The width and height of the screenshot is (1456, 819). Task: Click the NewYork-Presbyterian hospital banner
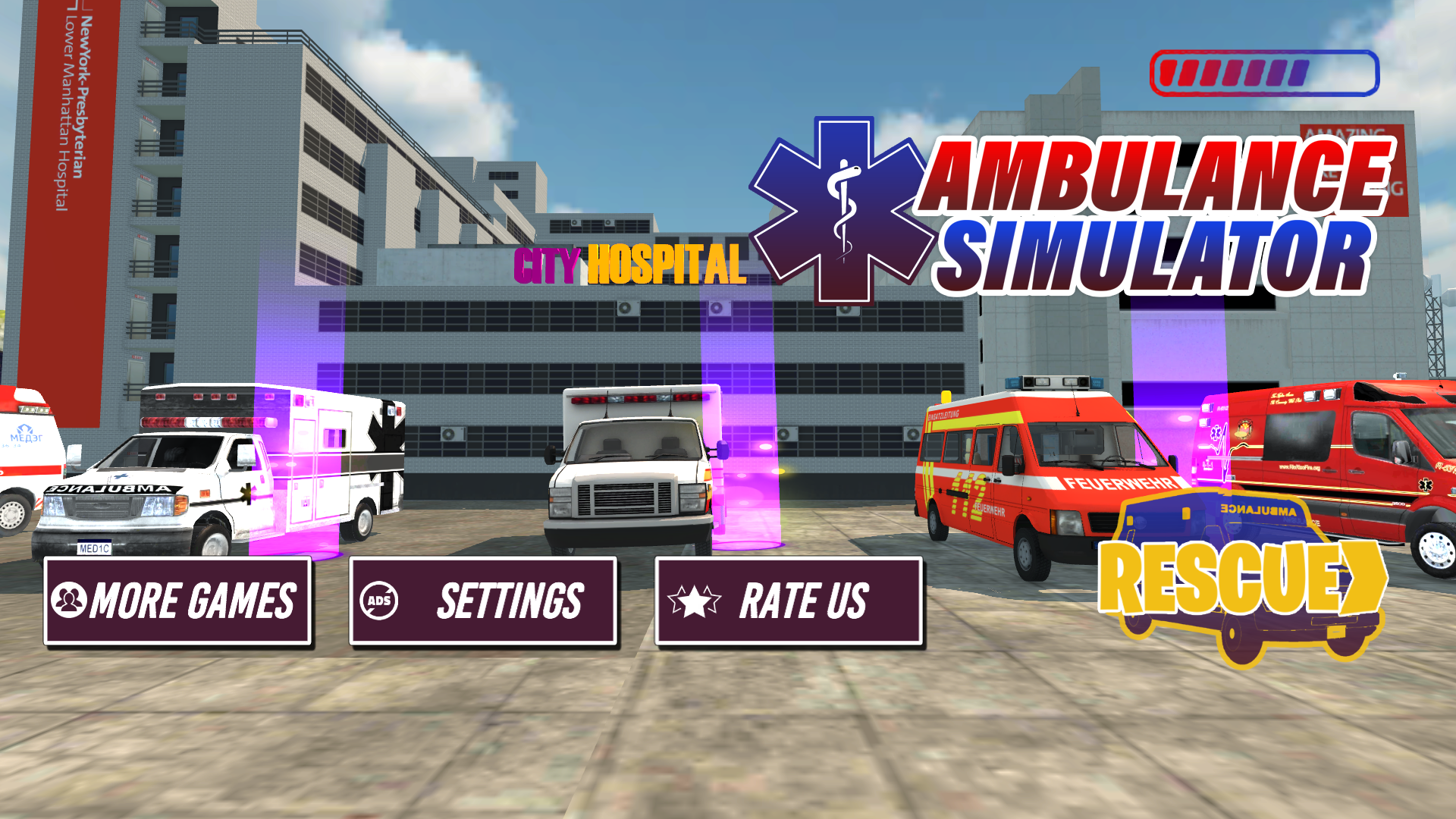tap(68, 106)
